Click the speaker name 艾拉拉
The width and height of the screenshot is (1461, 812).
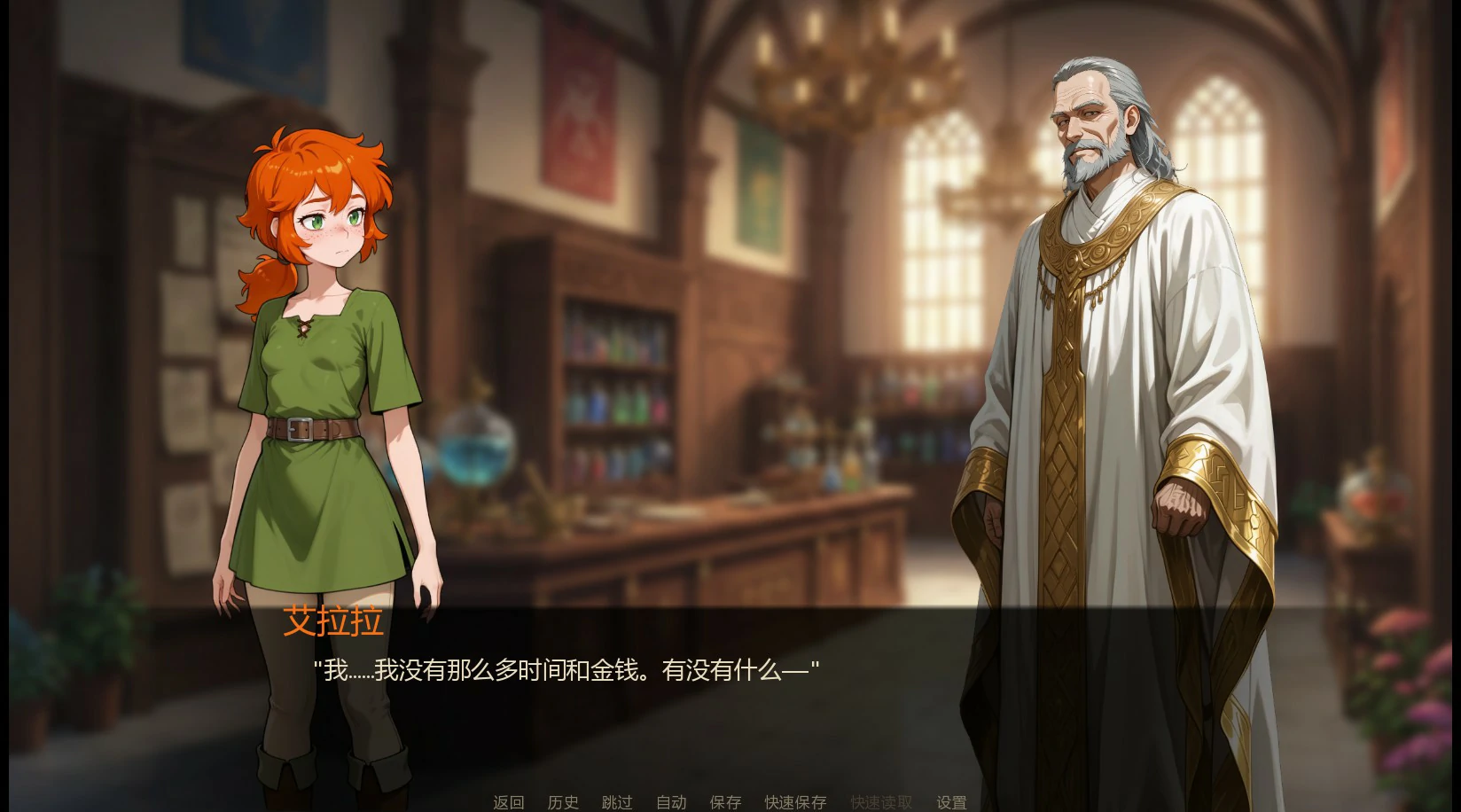point(333,623)
